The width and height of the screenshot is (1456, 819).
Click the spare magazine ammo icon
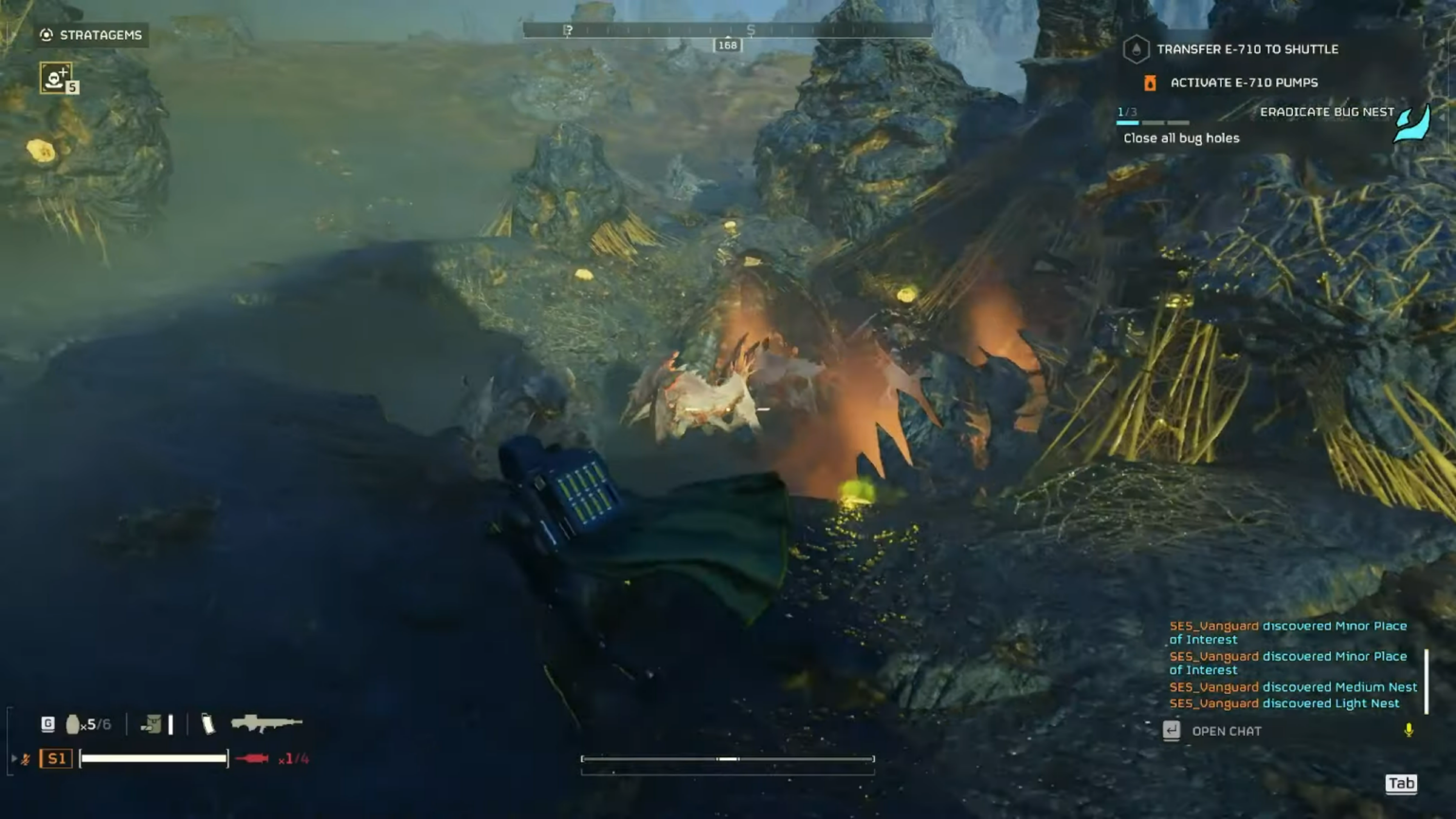click(x=206, y=723)
